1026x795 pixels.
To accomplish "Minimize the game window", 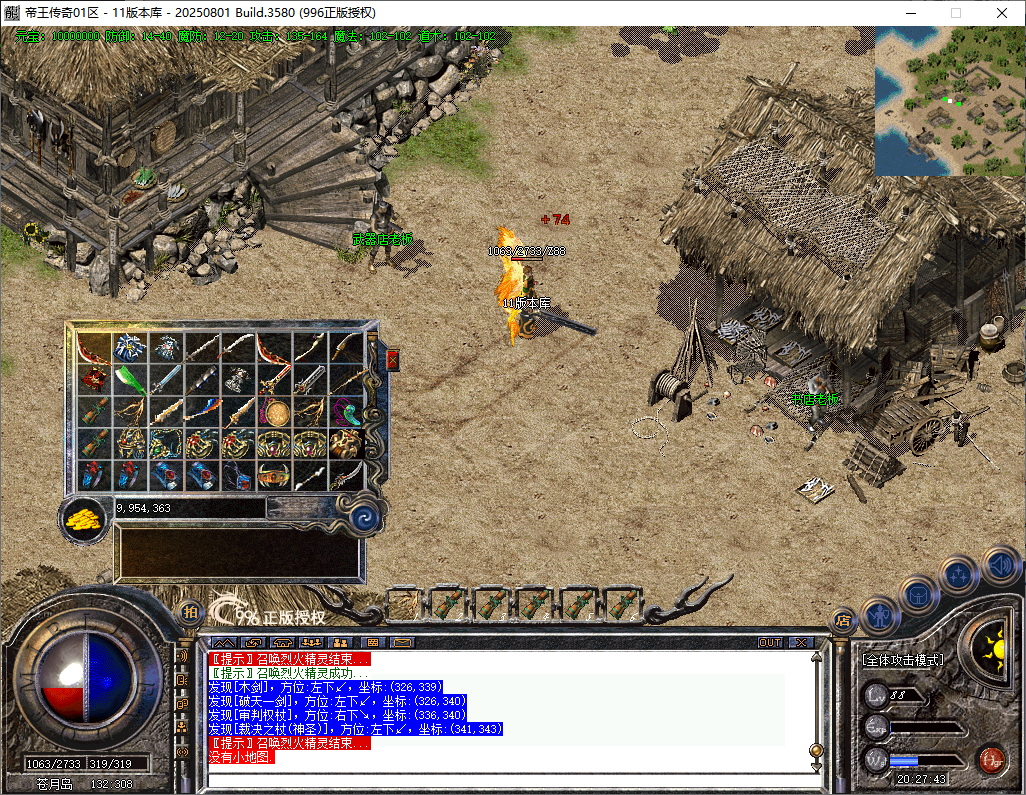I will pyautogui.click(x=910, y=13).
